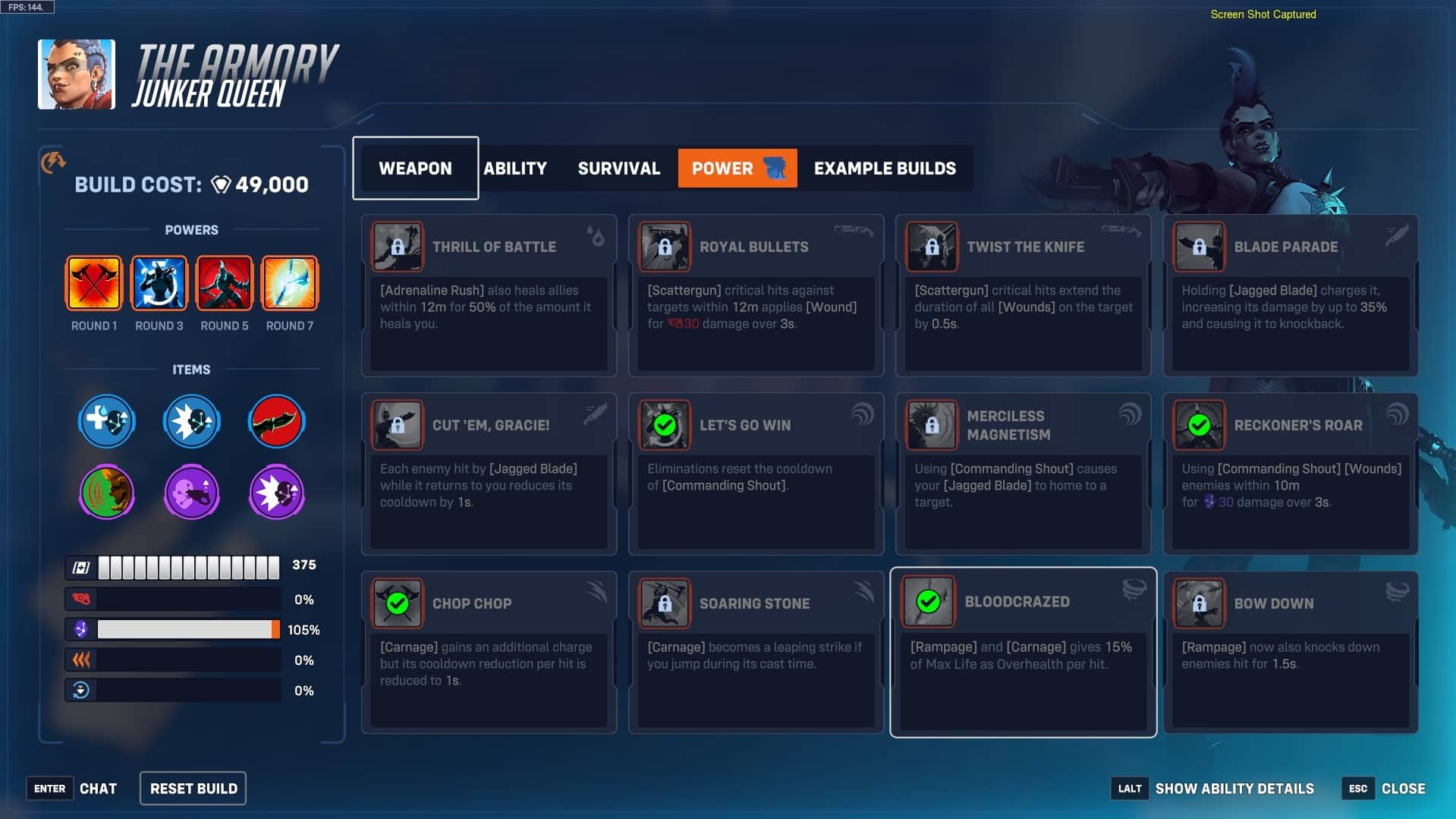Switch to the Survival tab
Screen dimensions: 1456x819
click(618, 168)
